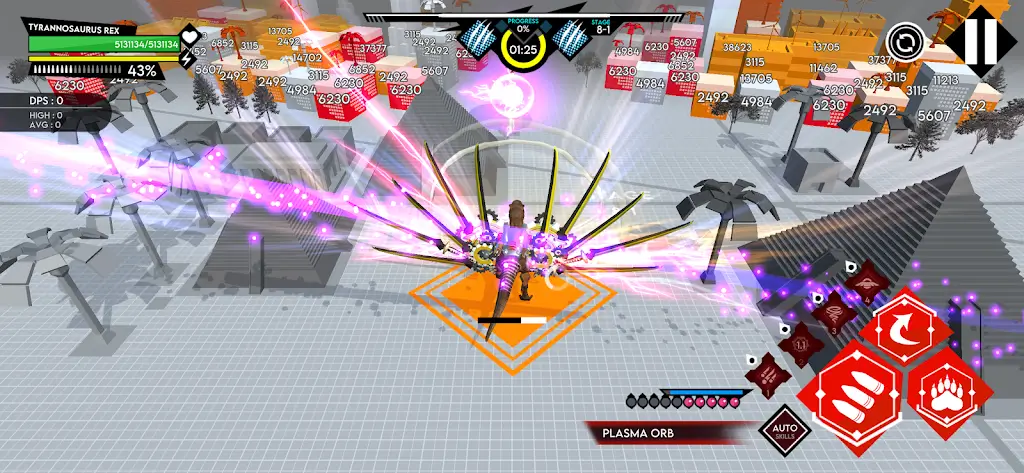Tap the circular refresh arrows button
Screen dimensions: 1024x473
coord(902,43)
